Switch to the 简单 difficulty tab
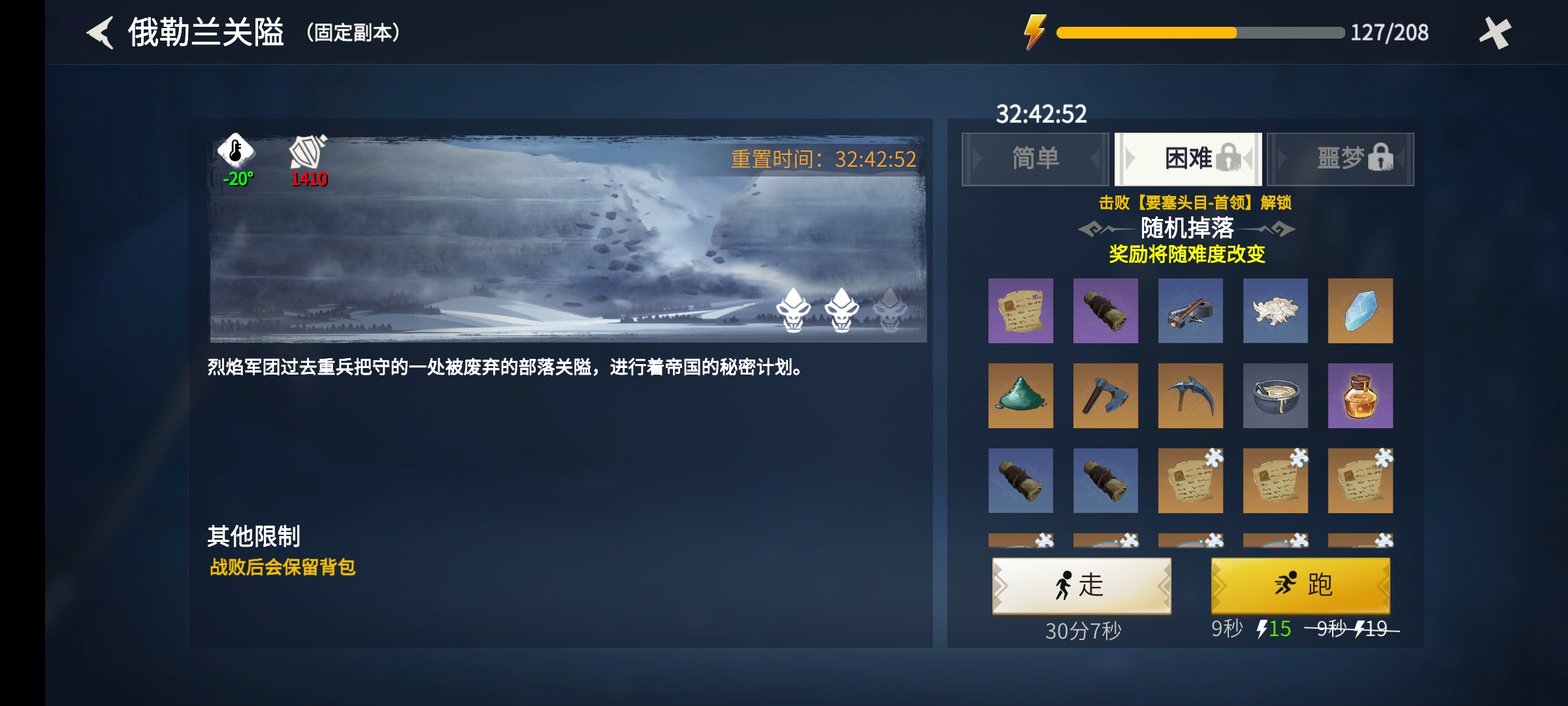 click(1035, 159)
